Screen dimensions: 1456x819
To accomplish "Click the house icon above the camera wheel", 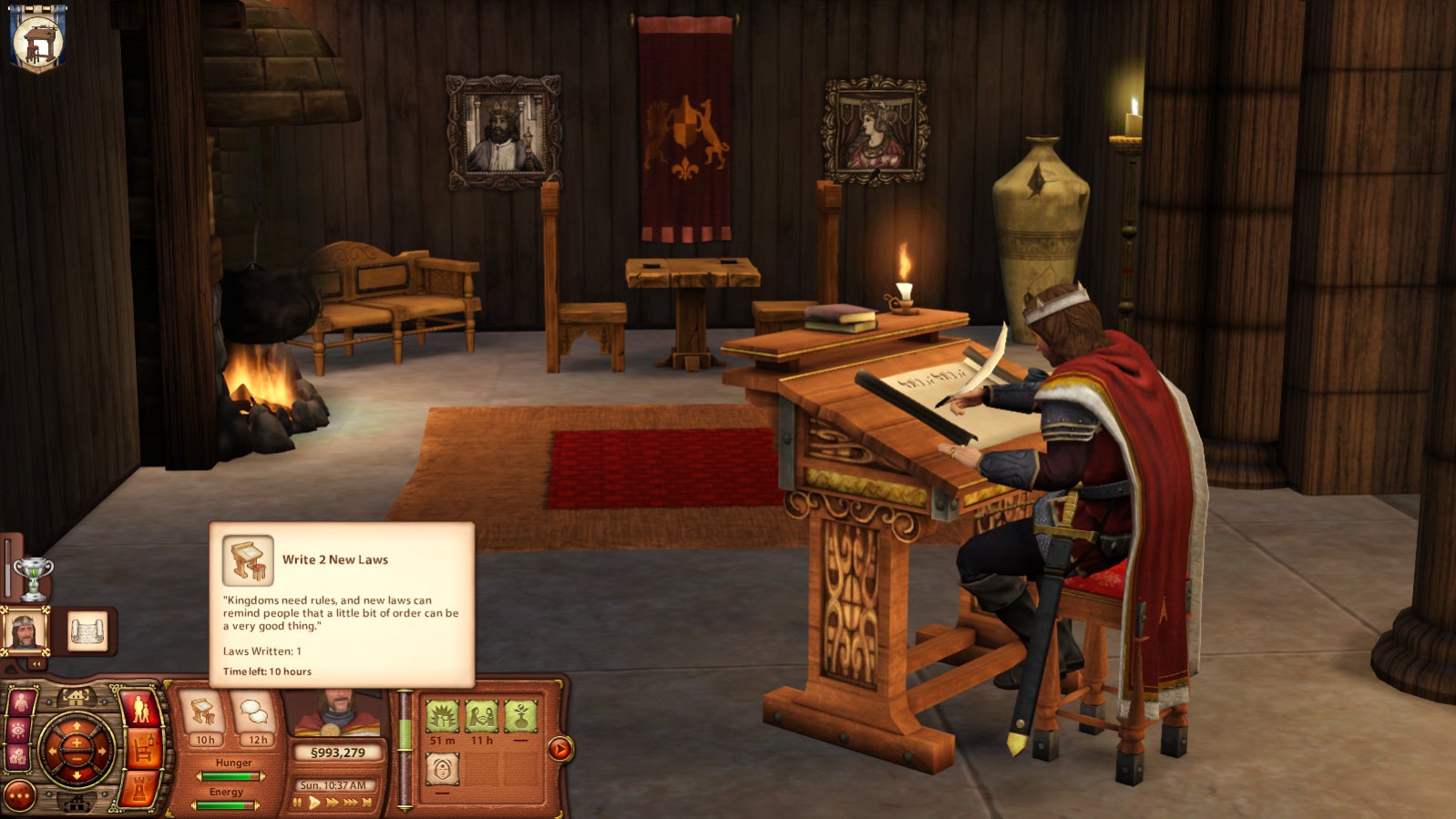I will coord(77,695).
